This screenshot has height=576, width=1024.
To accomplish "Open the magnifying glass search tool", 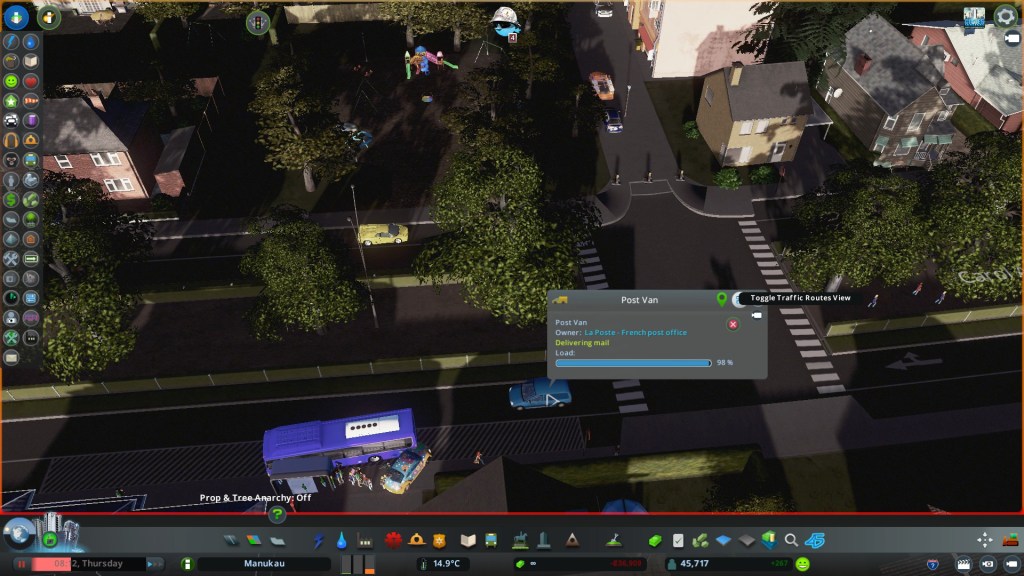I will pos(791,540).
